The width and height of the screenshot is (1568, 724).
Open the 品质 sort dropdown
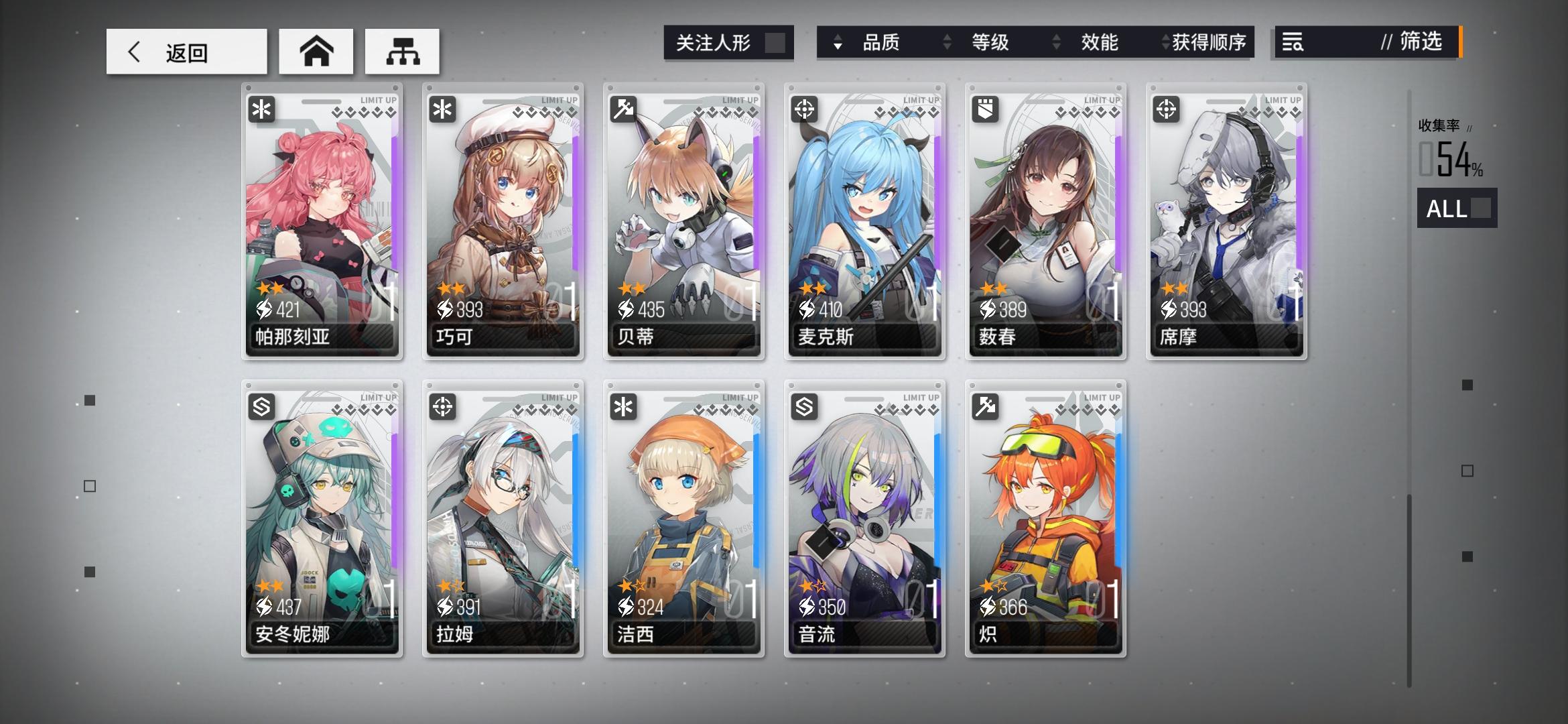tap(885, 43)
